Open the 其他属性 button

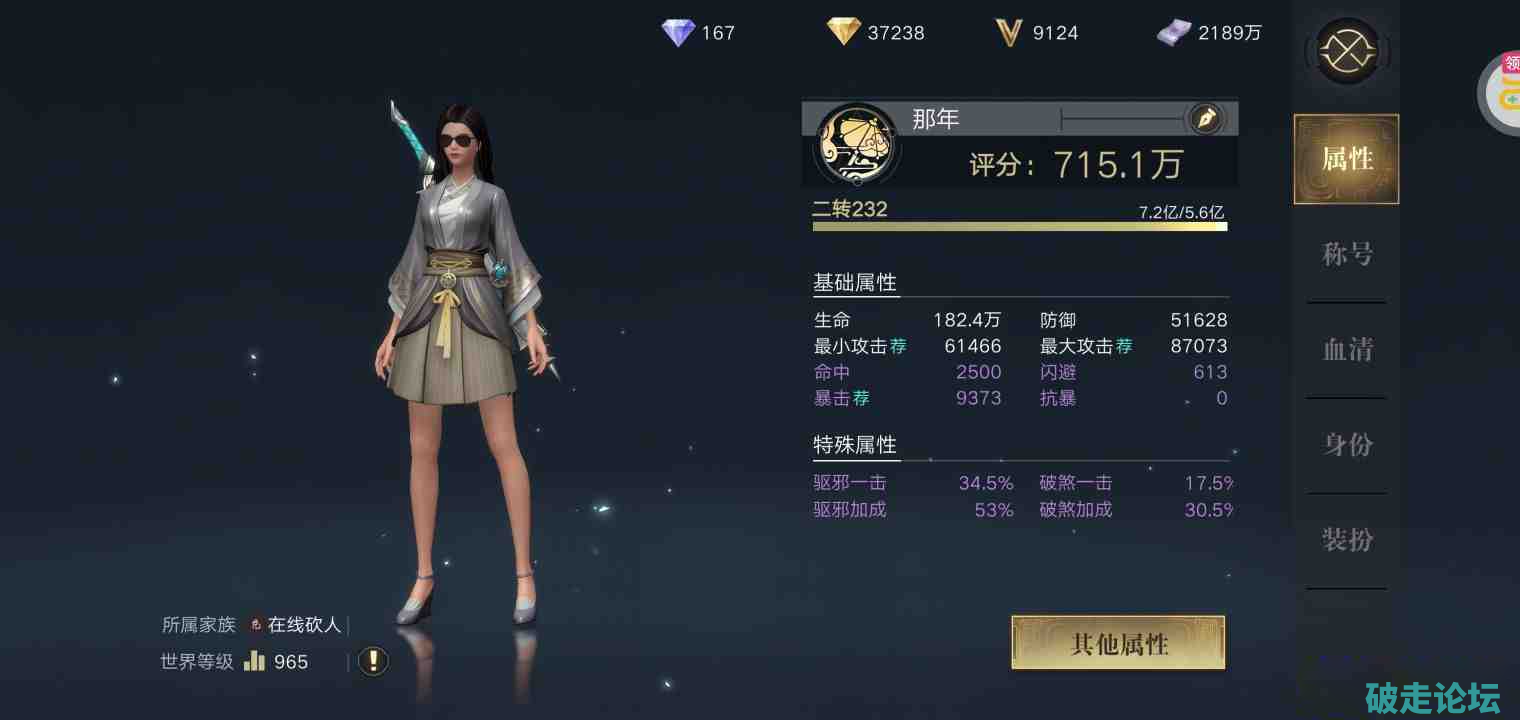[x=1118, y=643]
